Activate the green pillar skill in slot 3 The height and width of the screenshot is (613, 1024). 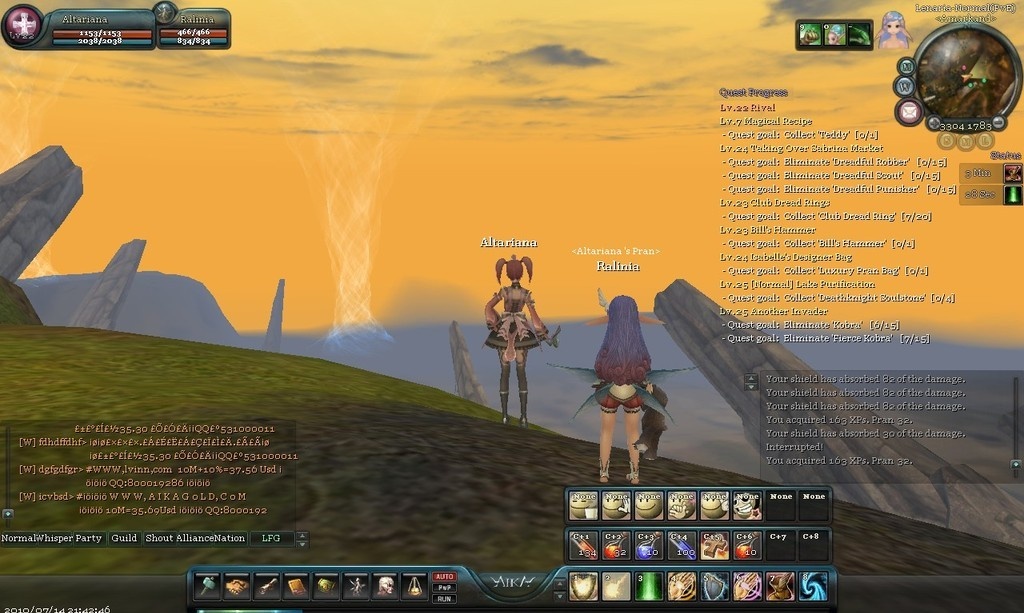pyautogui.click(x=650, y=586)
